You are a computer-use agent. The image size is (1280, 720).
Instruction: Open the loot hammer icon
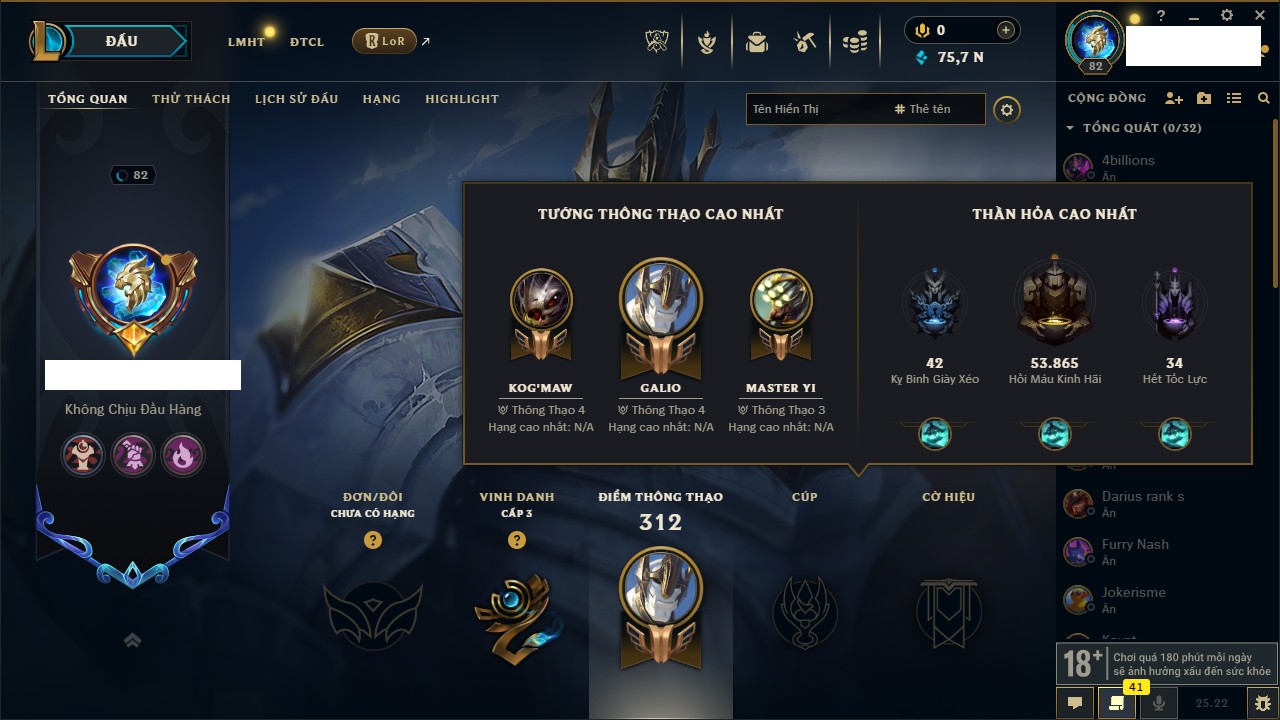pos(805,42)
